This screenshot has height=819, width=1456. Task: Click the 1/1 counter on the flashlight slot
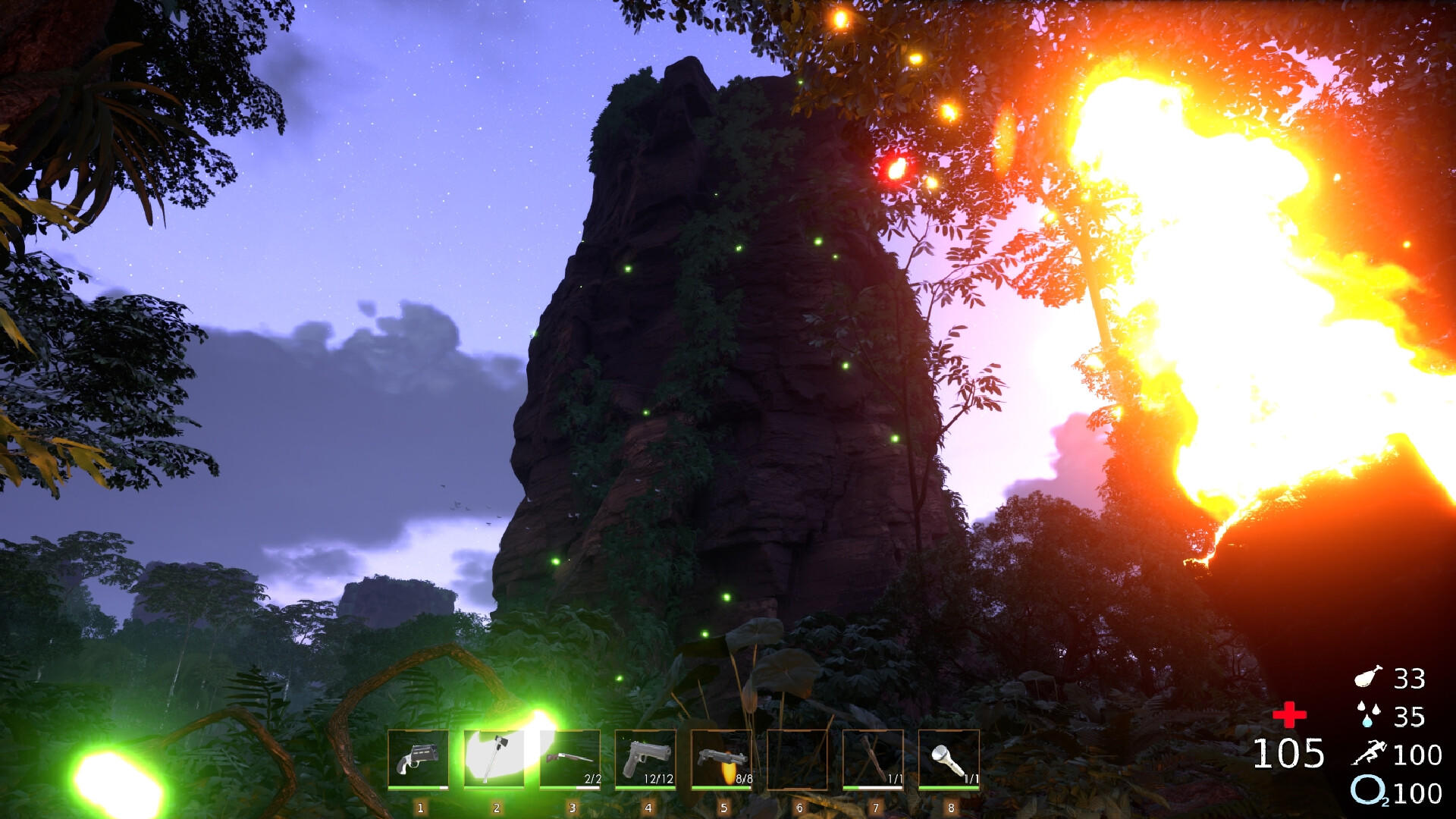click(974, 779)
